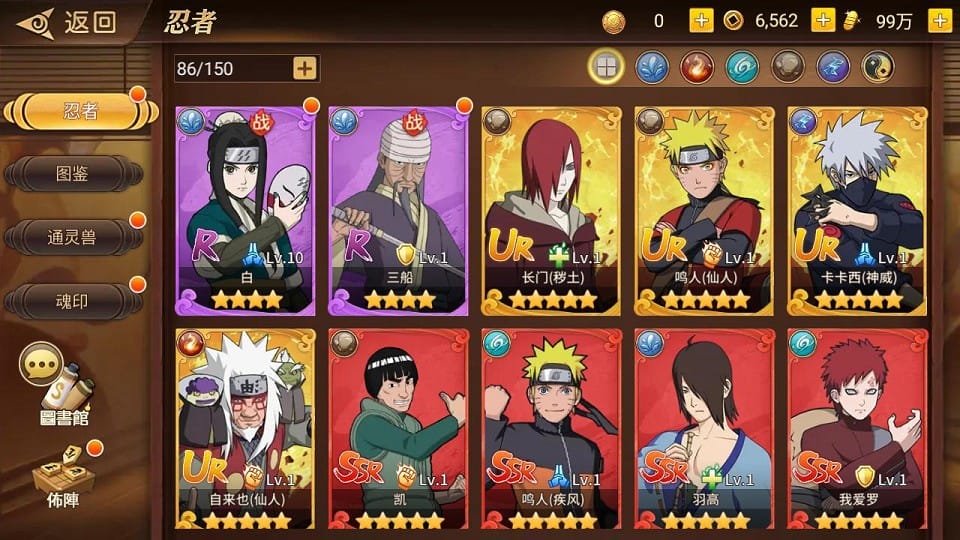960x540 pixels.
Task: Select the 白 ninja card
Action: 245,211
